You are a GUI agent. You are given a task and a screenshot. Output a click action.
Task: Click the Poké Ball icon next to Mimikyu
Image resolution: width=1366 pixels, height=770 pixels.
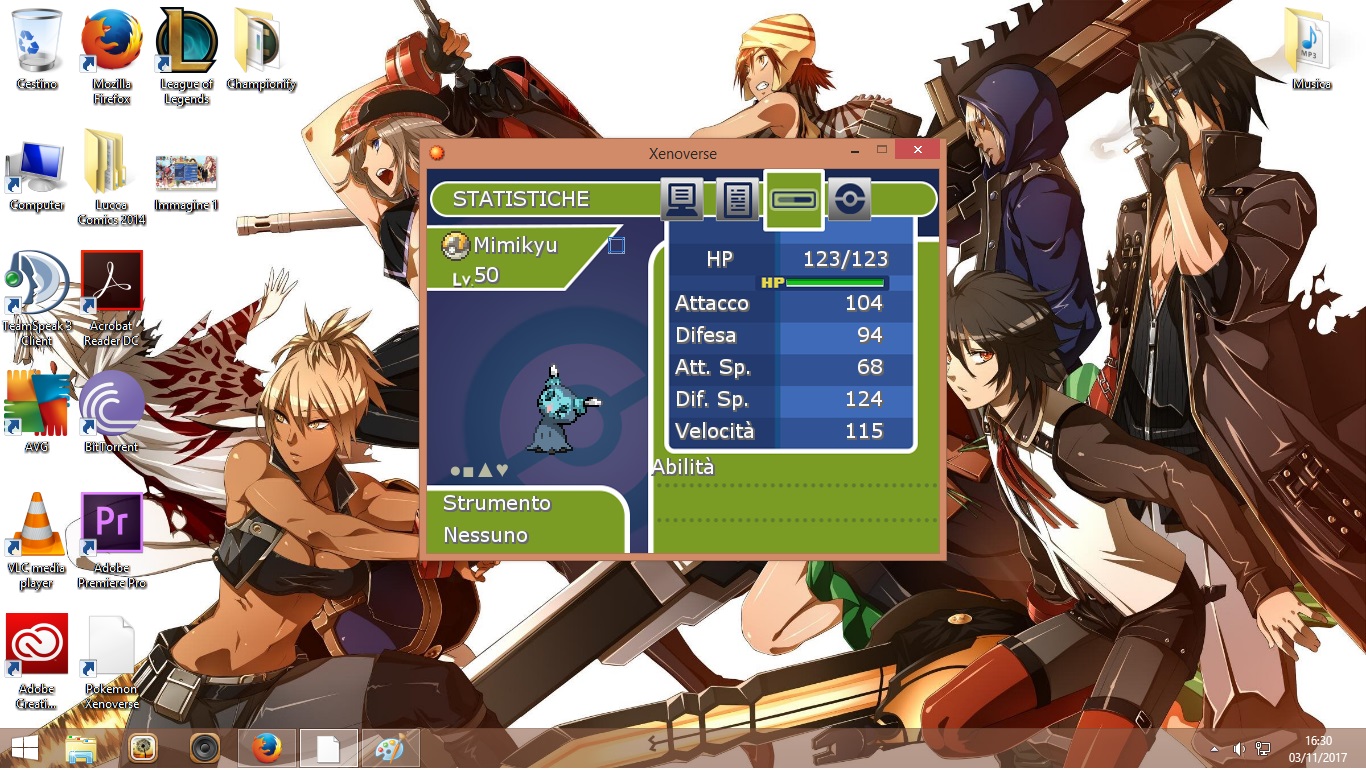(455, 244)
